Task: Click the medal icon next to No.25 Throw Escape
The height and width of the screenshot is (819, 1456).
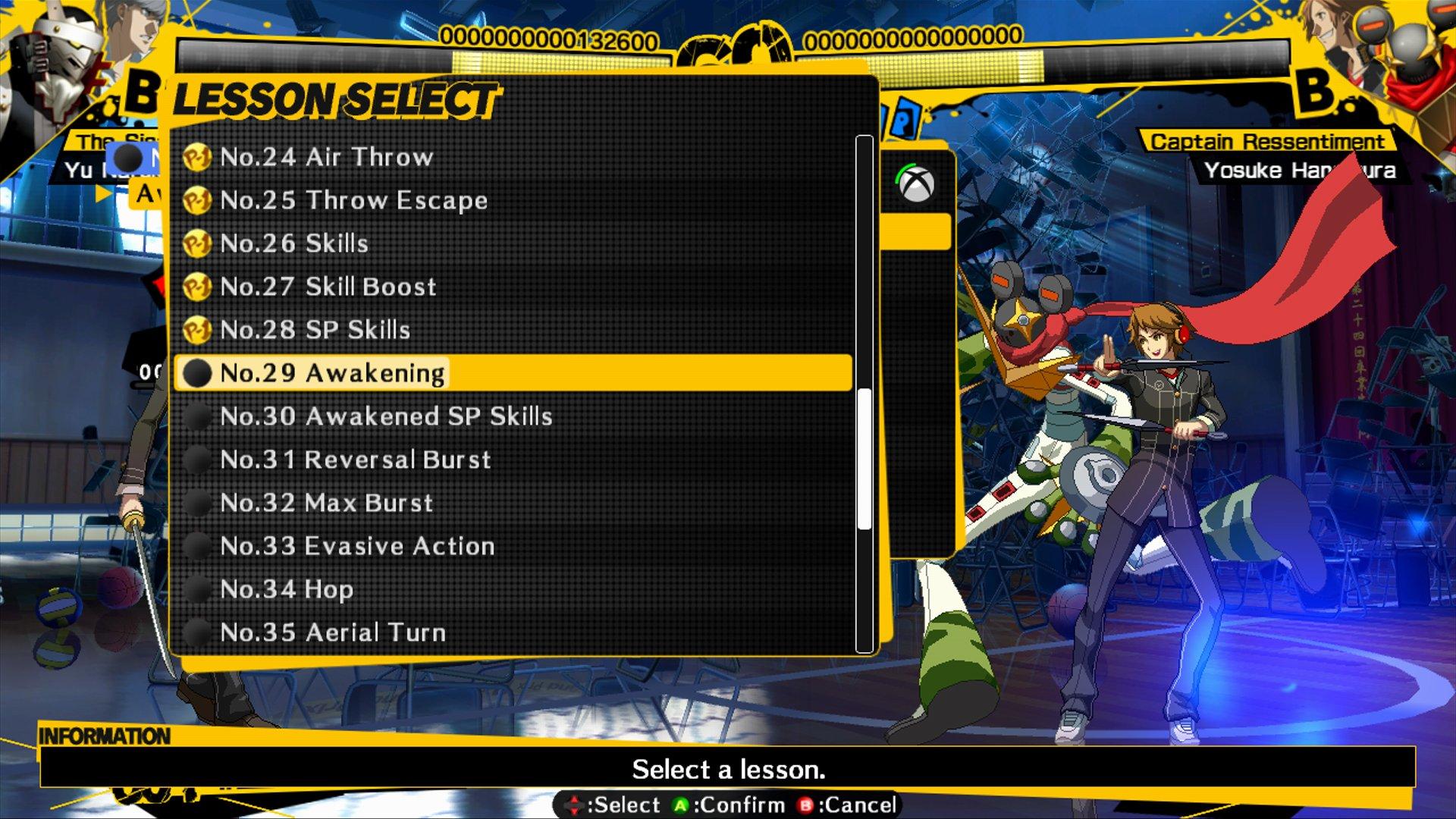Action: pos(199,200)
